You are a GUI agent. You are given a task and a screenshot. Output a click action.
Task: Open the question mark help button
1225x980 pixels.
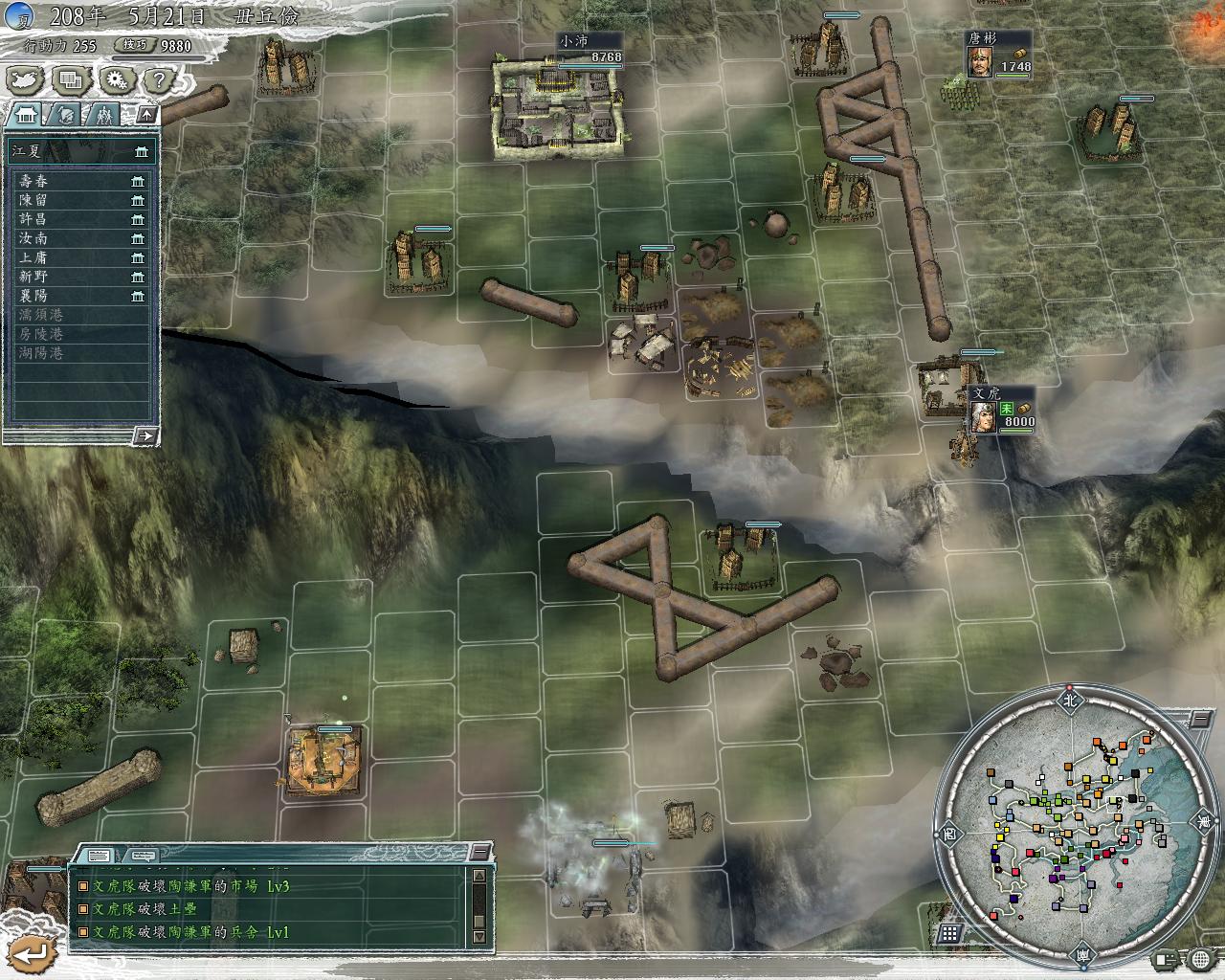click(159, 80)
